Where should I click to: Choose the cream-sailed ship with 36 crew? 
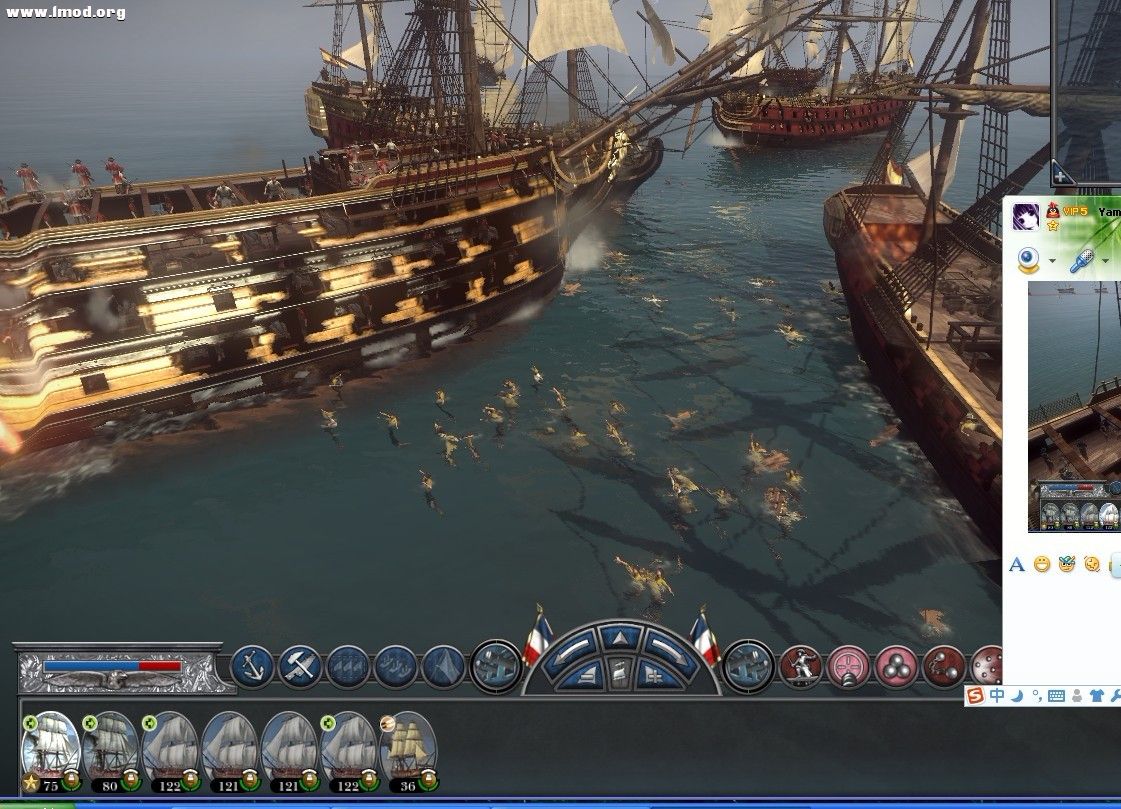[408, 748]
